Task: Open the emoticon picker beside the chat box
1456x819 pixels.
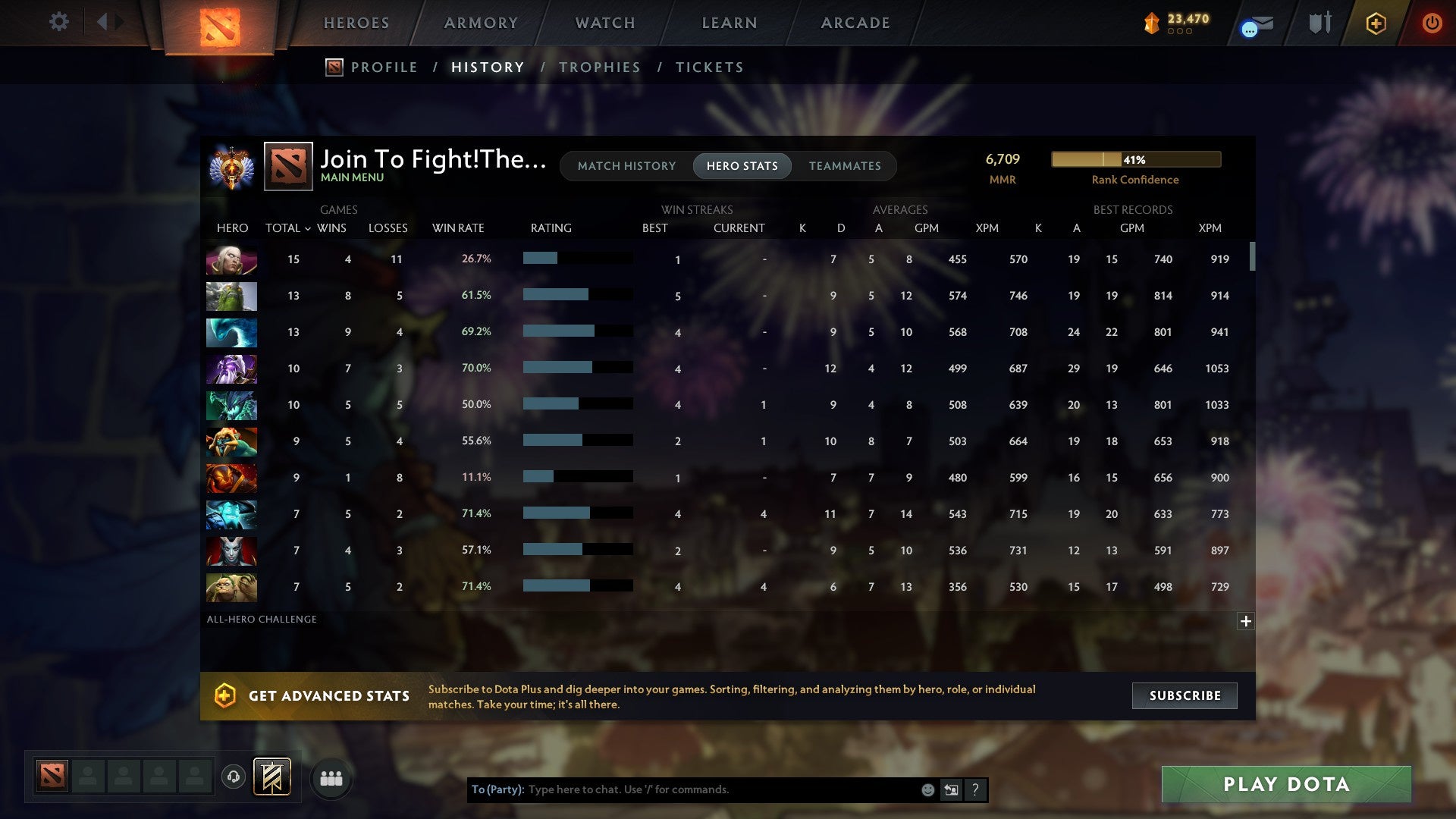Action: 927,789
